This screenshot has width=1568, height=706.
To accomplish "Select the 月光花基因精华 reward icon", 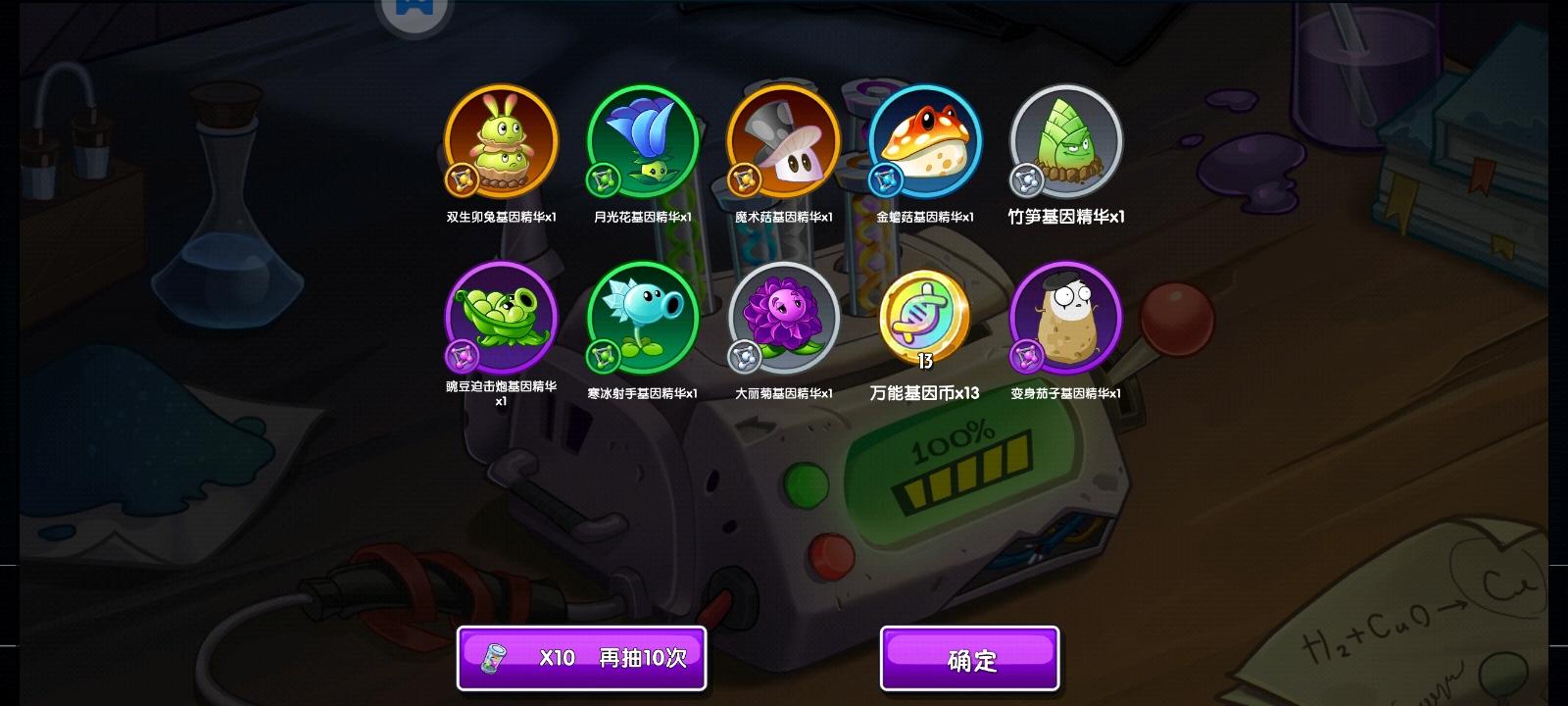I will pos(642,140).
